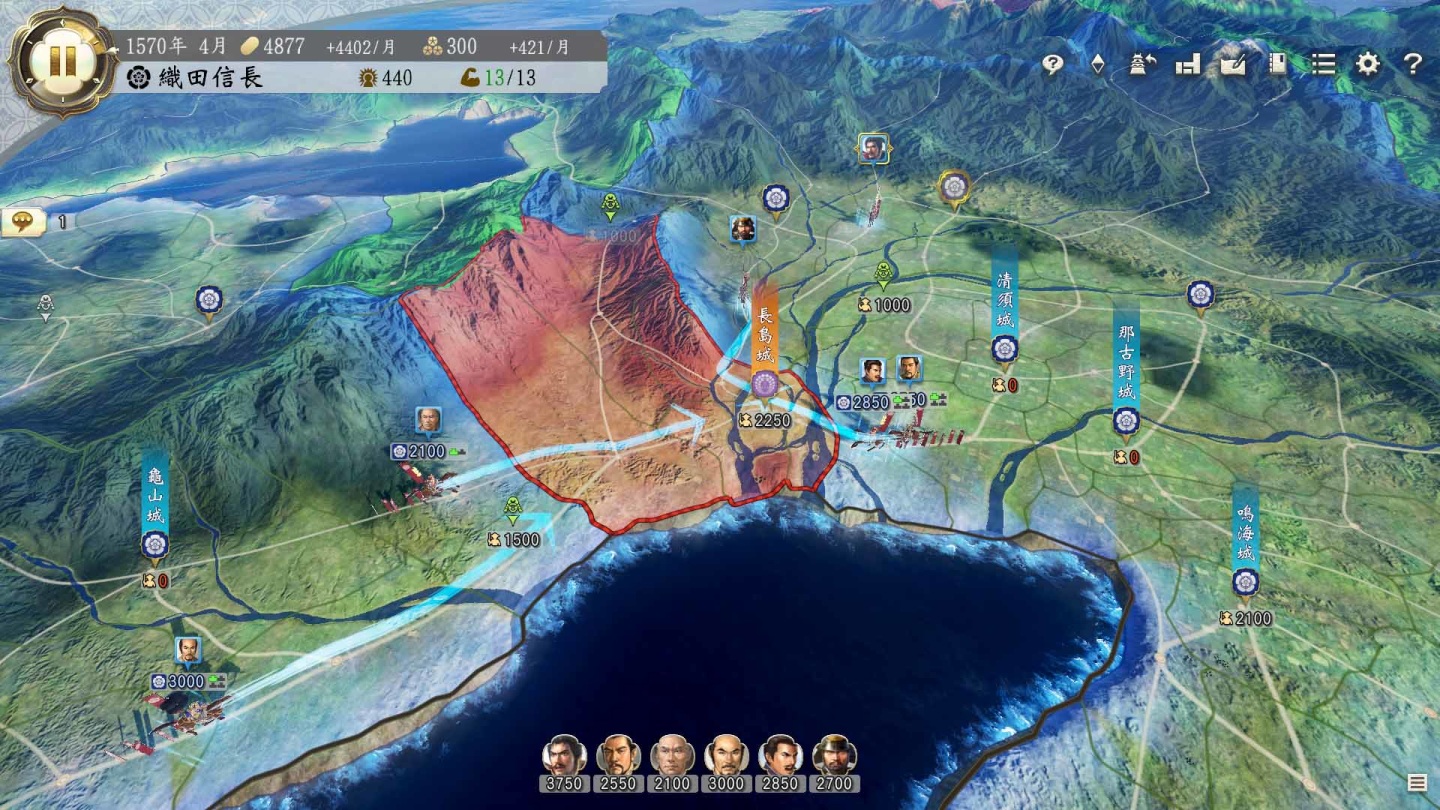This screenshot has width=1440, height=810.
Task: Choose the 亀山城 castle marker
Action: point(154,545)
